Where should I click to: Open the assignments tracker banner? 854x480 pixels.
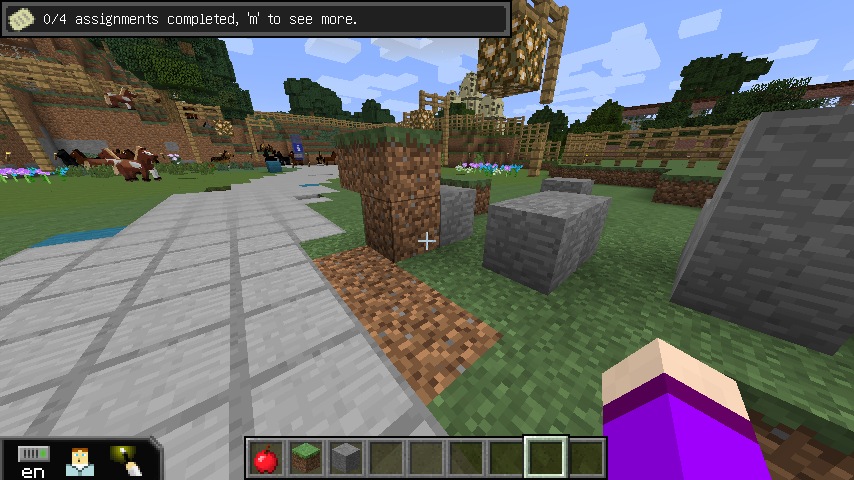click(x=256, y=18)
